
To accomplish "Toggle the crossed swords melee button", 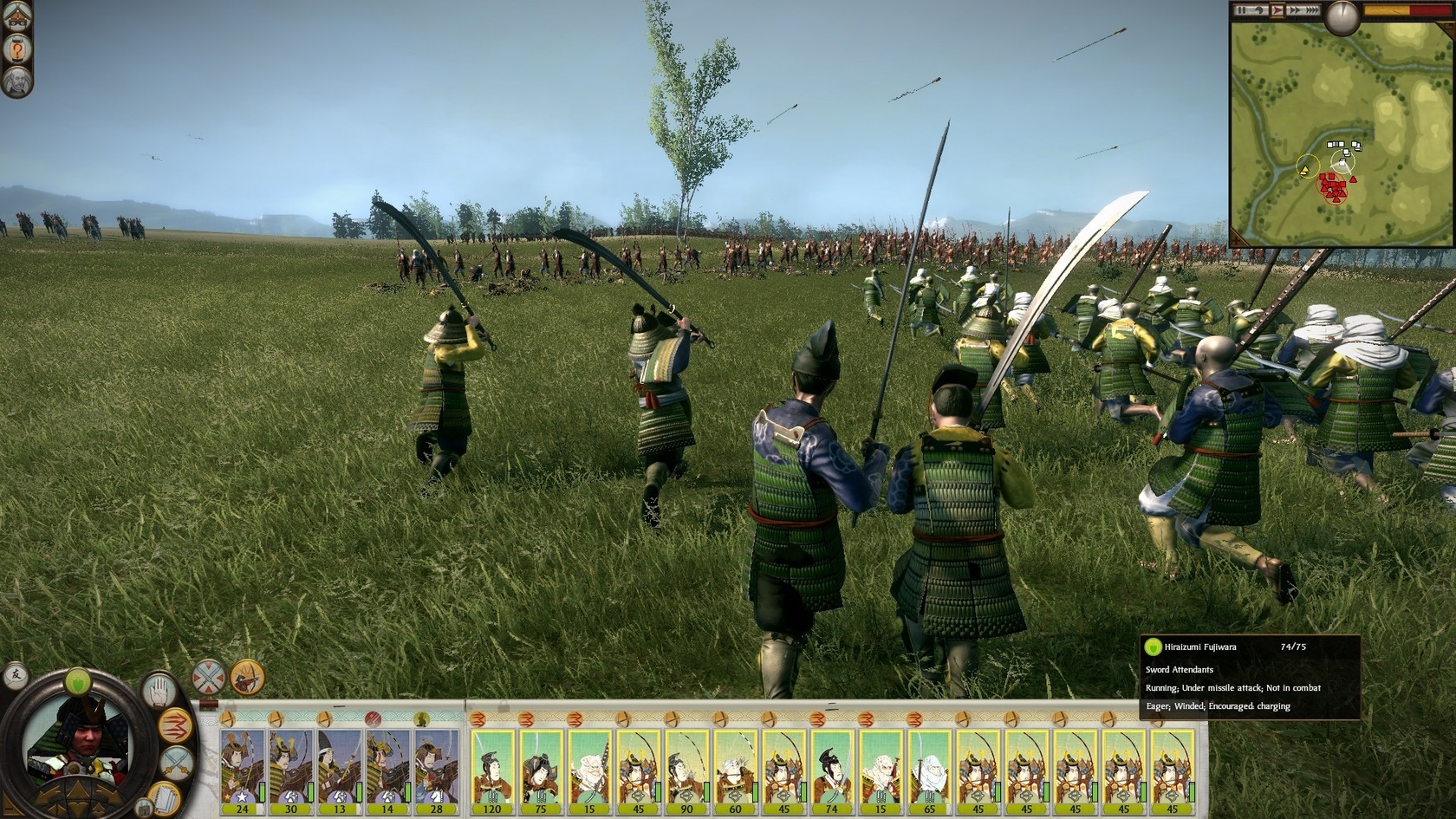I will 178,763.
